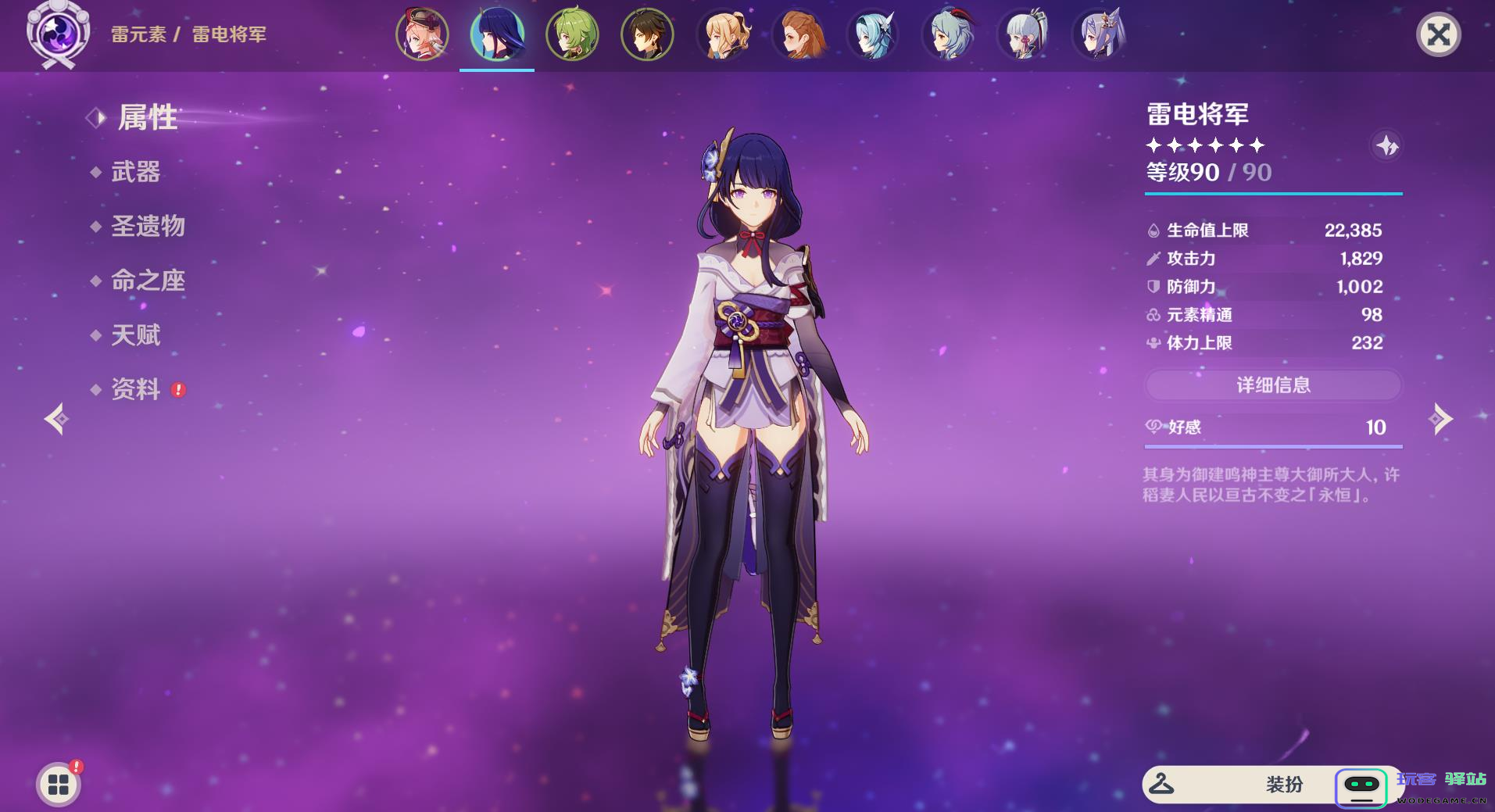
Task: Go to the next character arrow
Action: (1440, 419)
